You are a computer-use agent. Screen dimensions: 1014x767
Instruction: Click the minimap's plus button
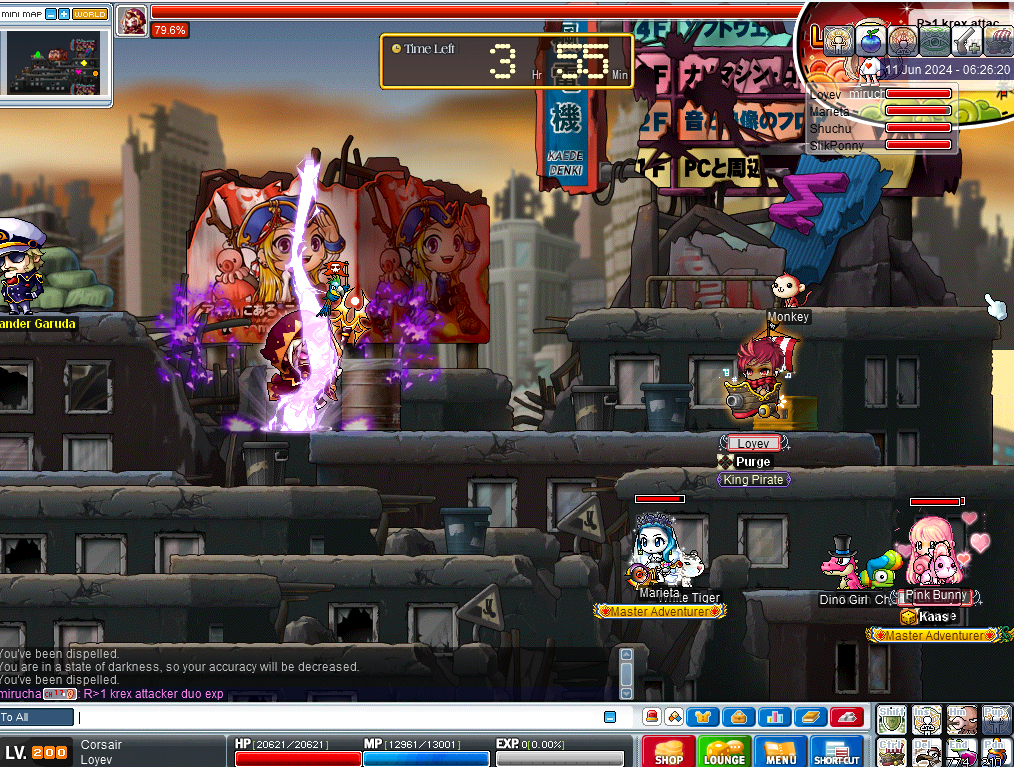coord(64,14)
